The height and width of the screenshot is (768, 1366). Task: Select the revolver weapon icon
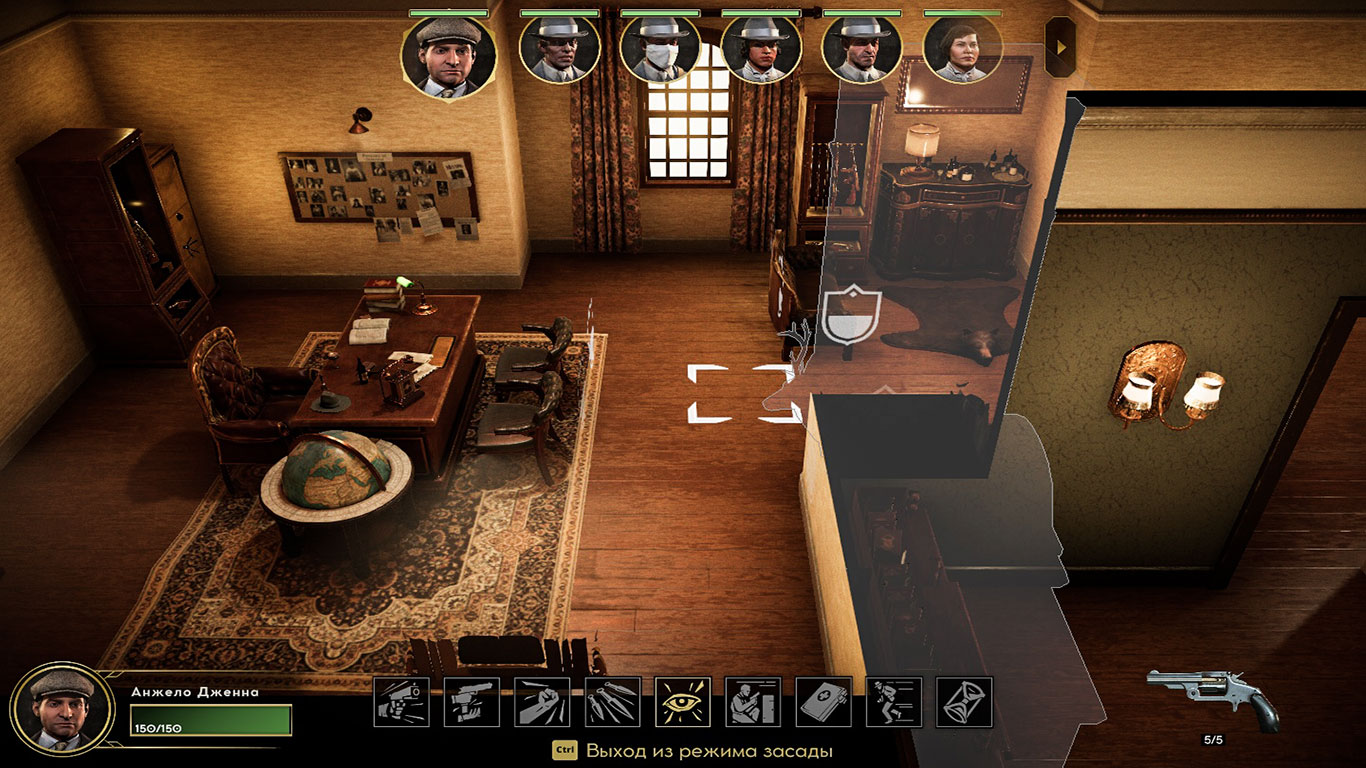1212,697
